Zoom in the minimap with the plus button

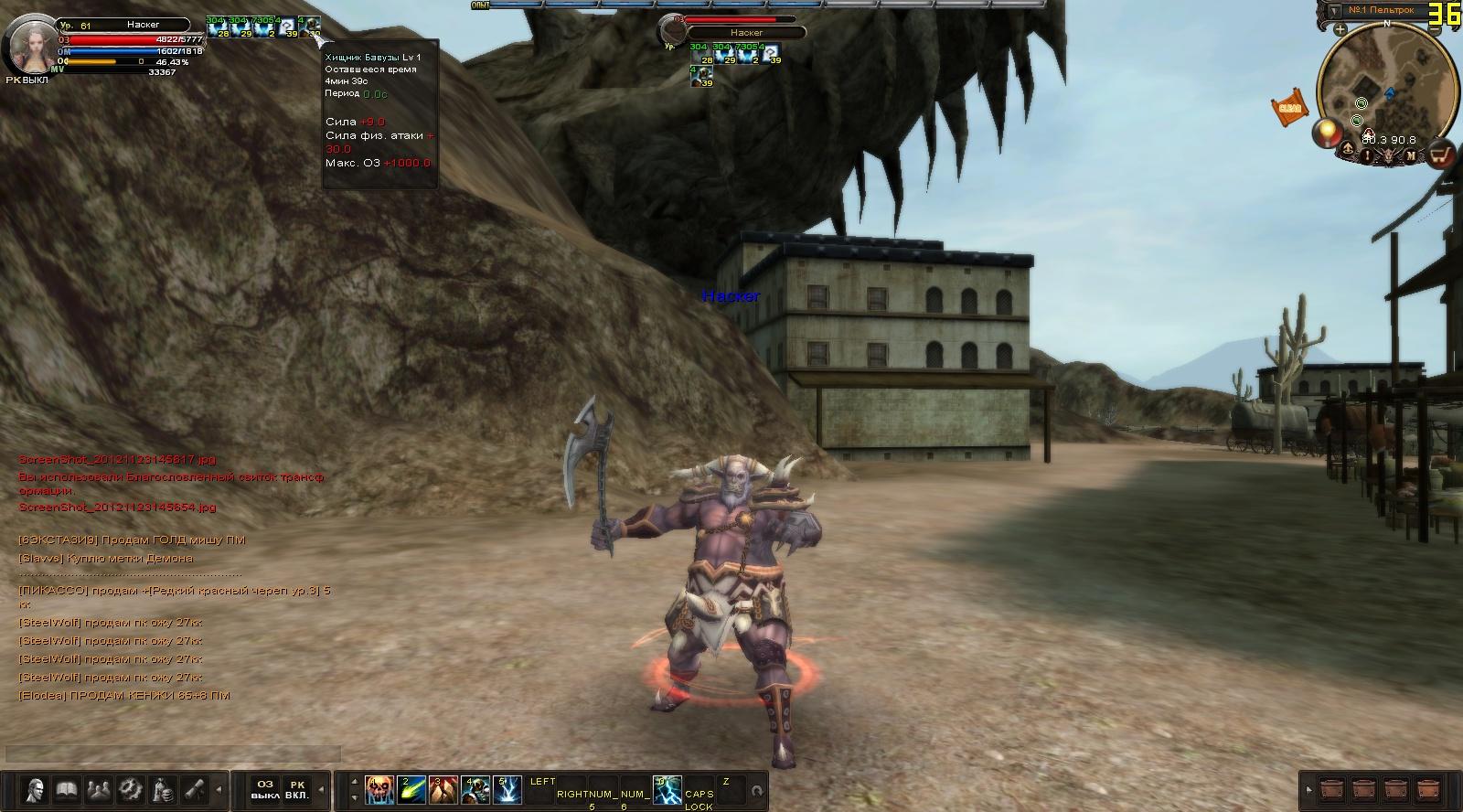(x=1340, y=30)
